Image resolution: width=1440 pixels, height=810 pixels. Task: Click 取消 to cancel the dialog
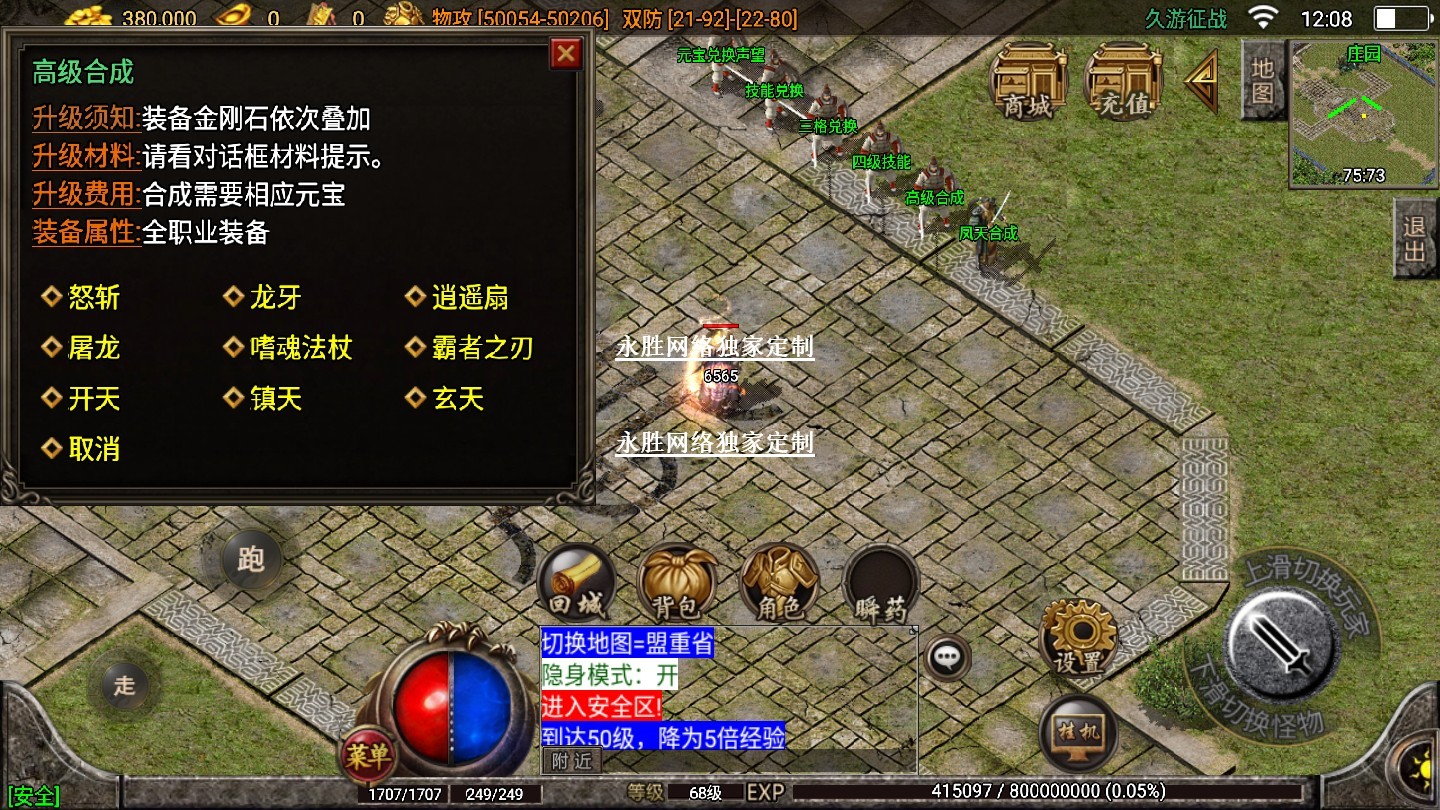[94, 449]
